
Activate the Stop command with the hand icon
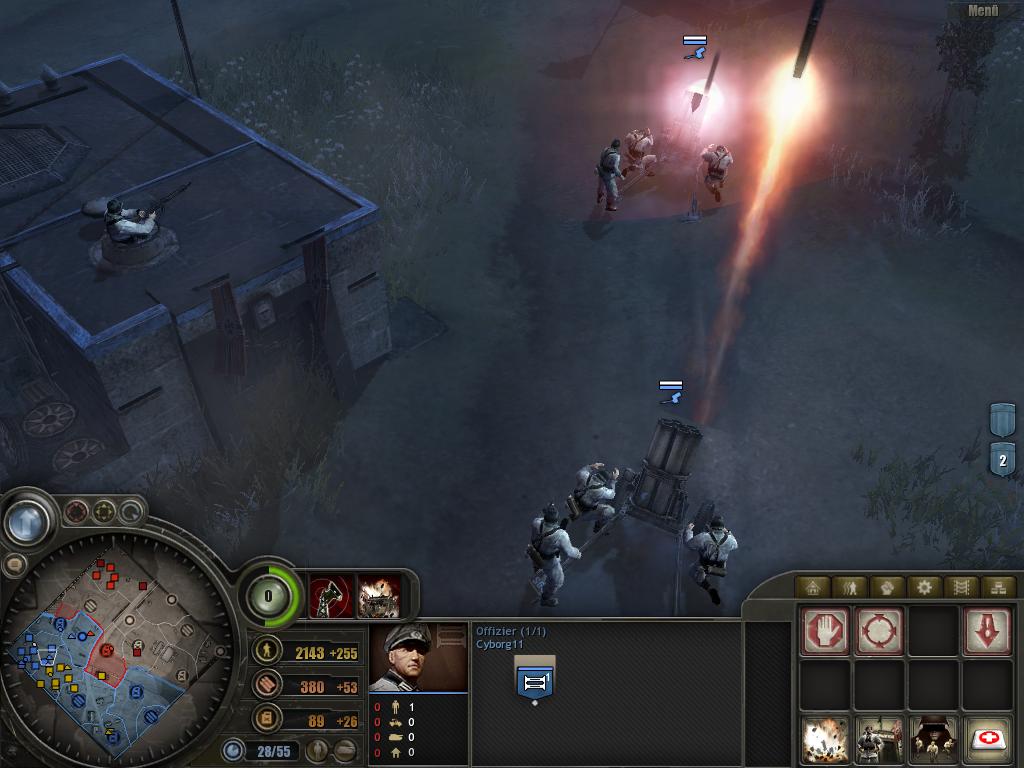825,631
